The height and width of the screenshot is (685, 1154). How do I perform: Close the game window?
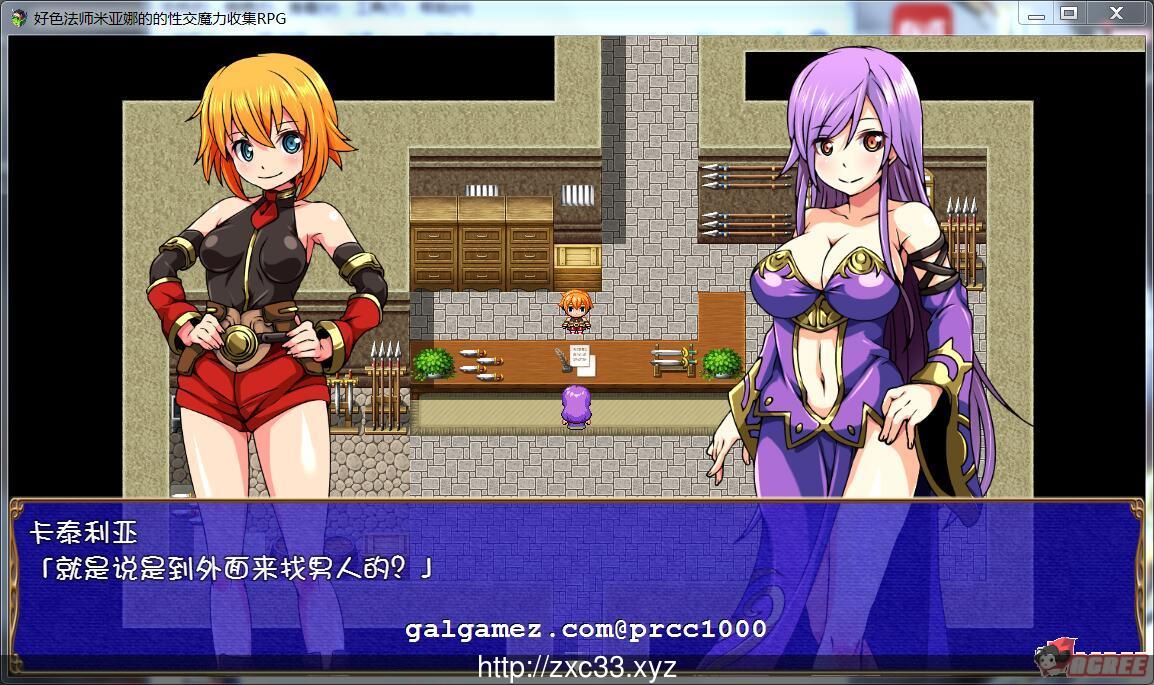pyautogui.click(x=1117, y=14)
